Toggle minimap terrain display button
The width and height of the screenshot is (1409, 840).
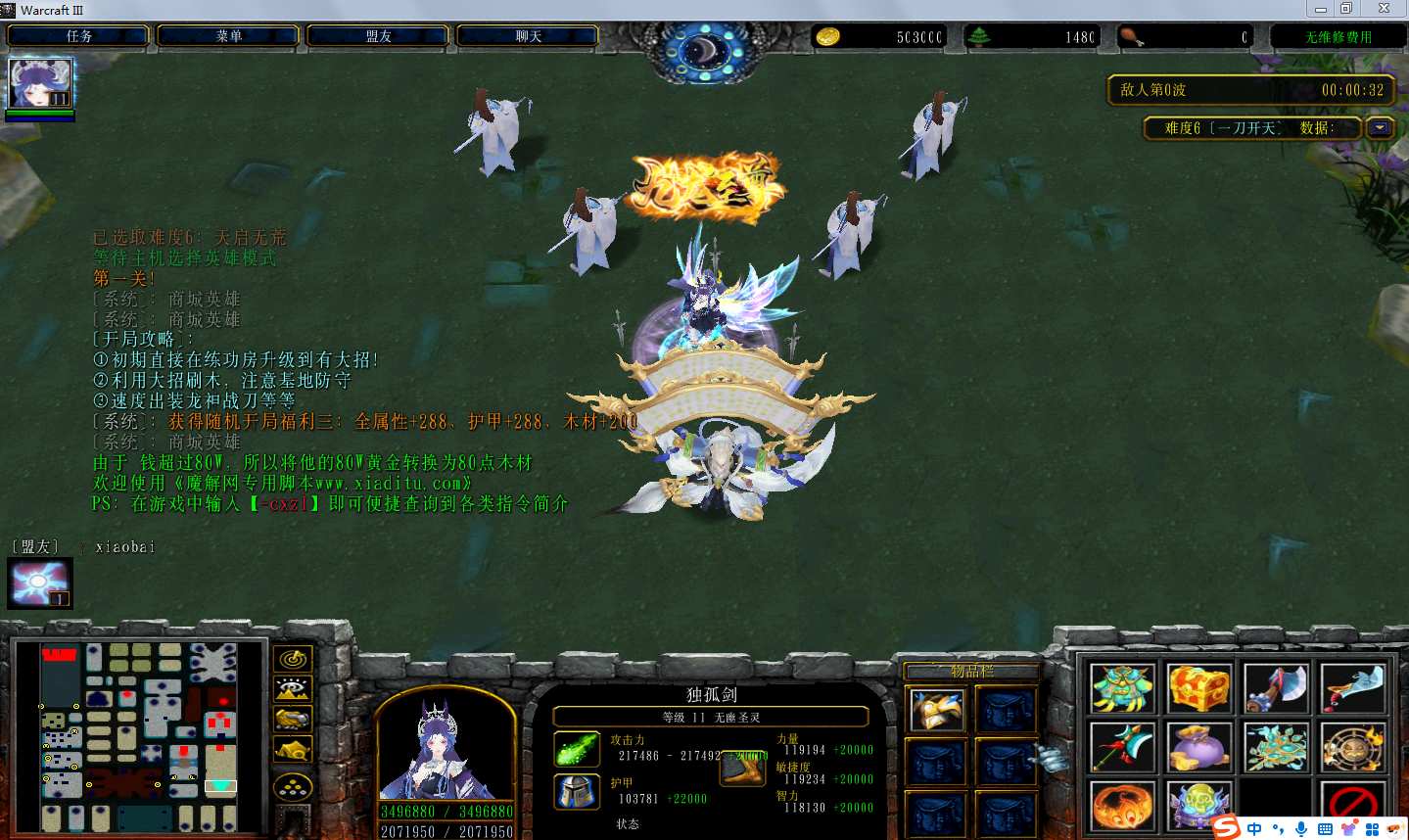293,689
